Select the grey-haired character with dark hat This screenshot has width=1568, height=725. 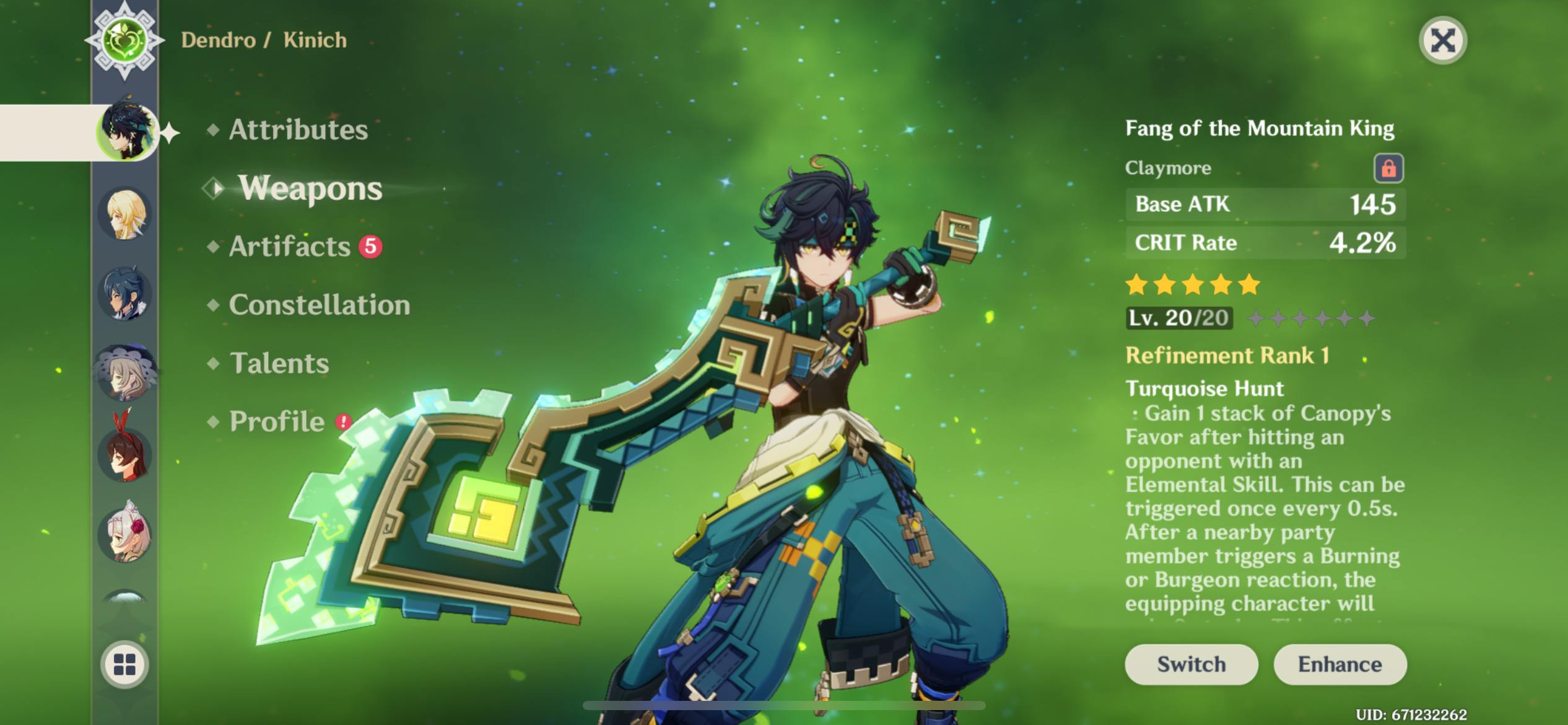[x=125, y=373]
